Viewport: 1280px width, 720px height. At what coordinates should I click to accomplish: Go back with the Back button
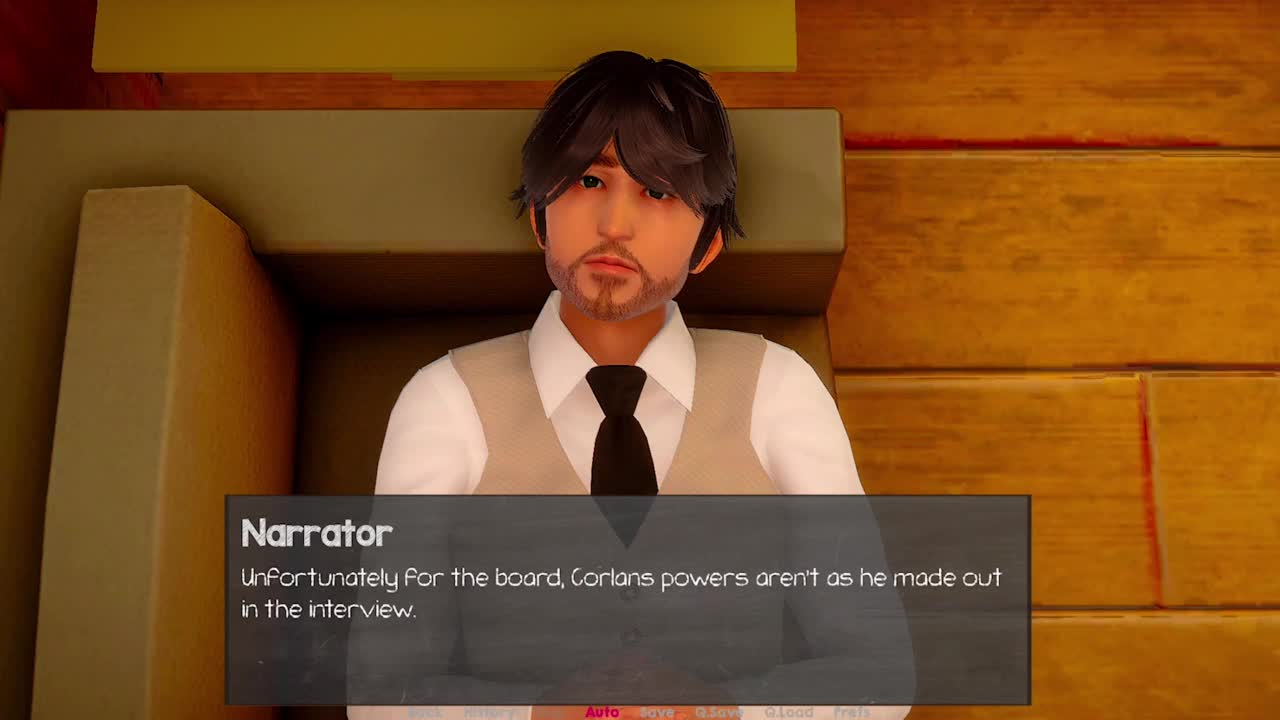(425, 712)
